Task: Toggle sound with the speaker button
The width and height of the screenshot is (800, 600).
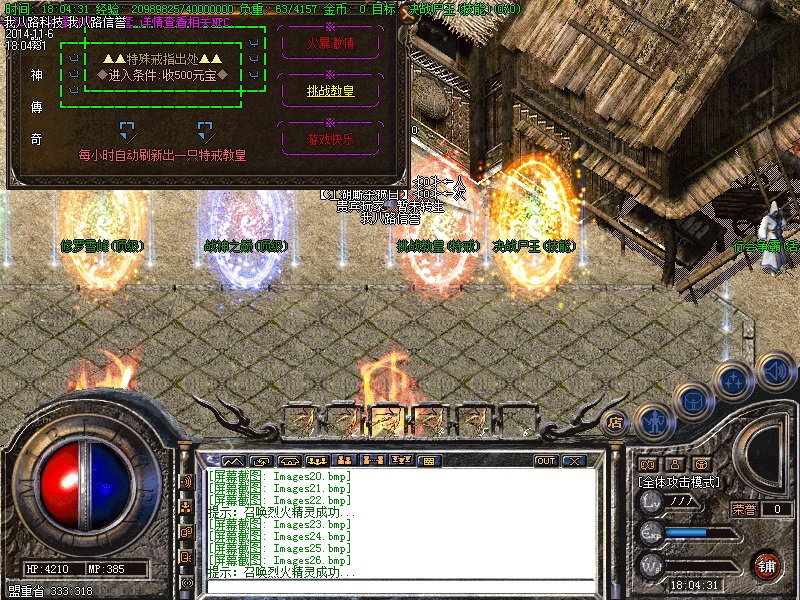Action: click(775, 370)
